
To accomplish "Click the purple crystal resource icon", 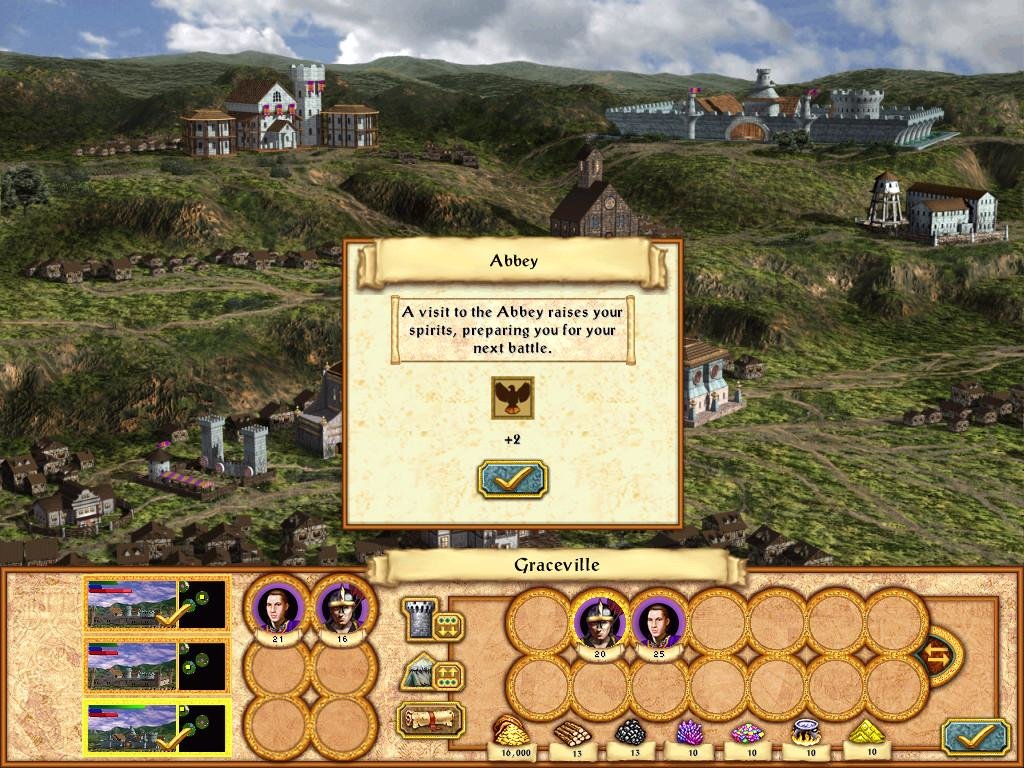I will (x=687, y=732).
